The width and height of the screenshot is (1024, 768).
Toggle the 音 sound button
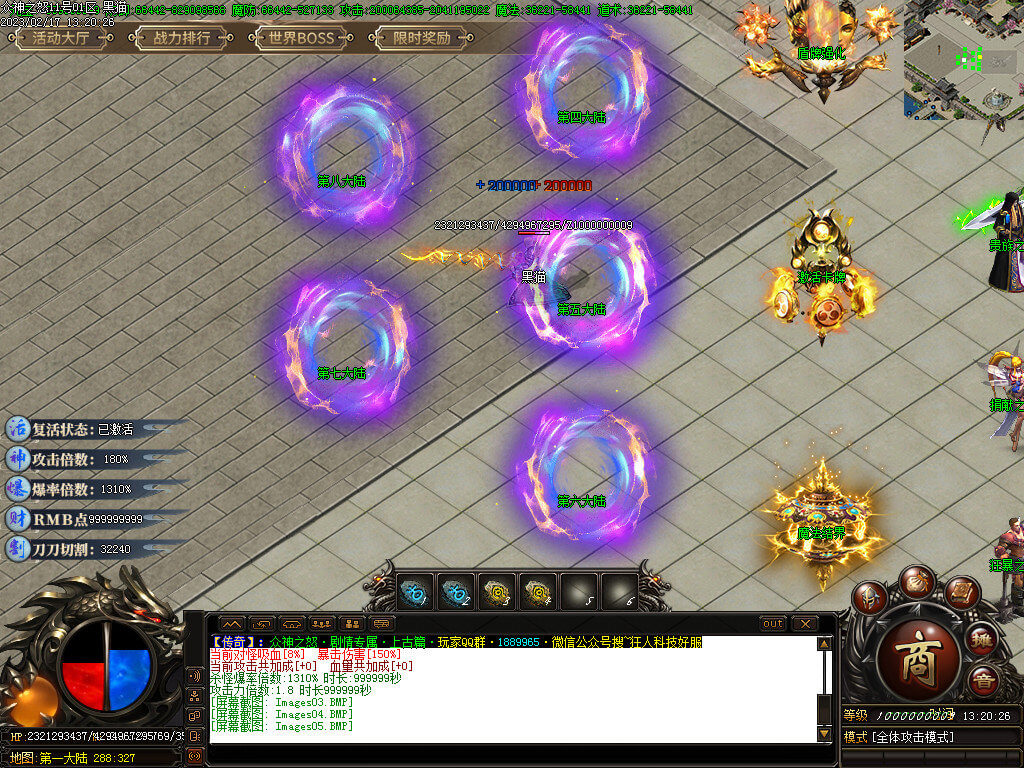tap(983, 679)
